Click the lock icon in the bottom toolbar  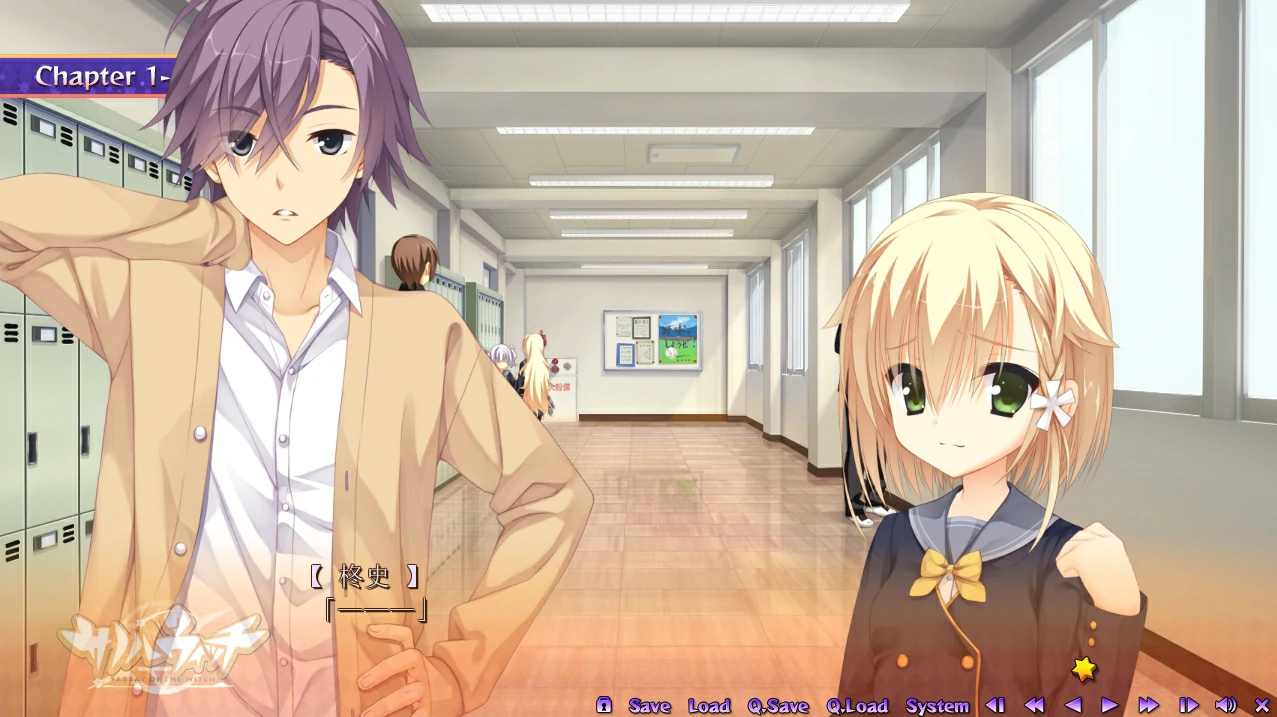604,705
